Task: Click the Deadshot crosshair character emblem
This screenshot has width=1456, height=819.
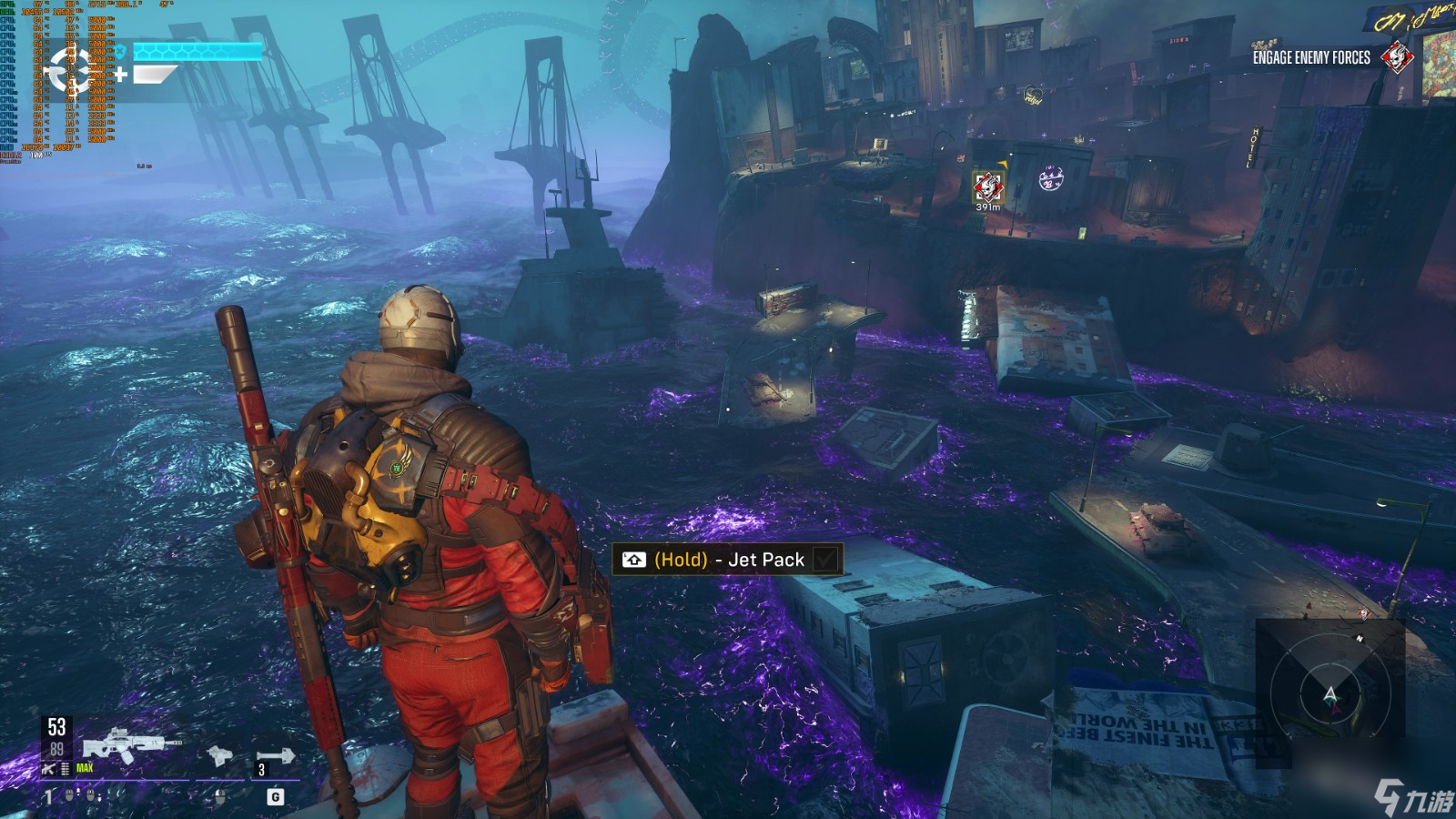Action: (x=70, y=69)
